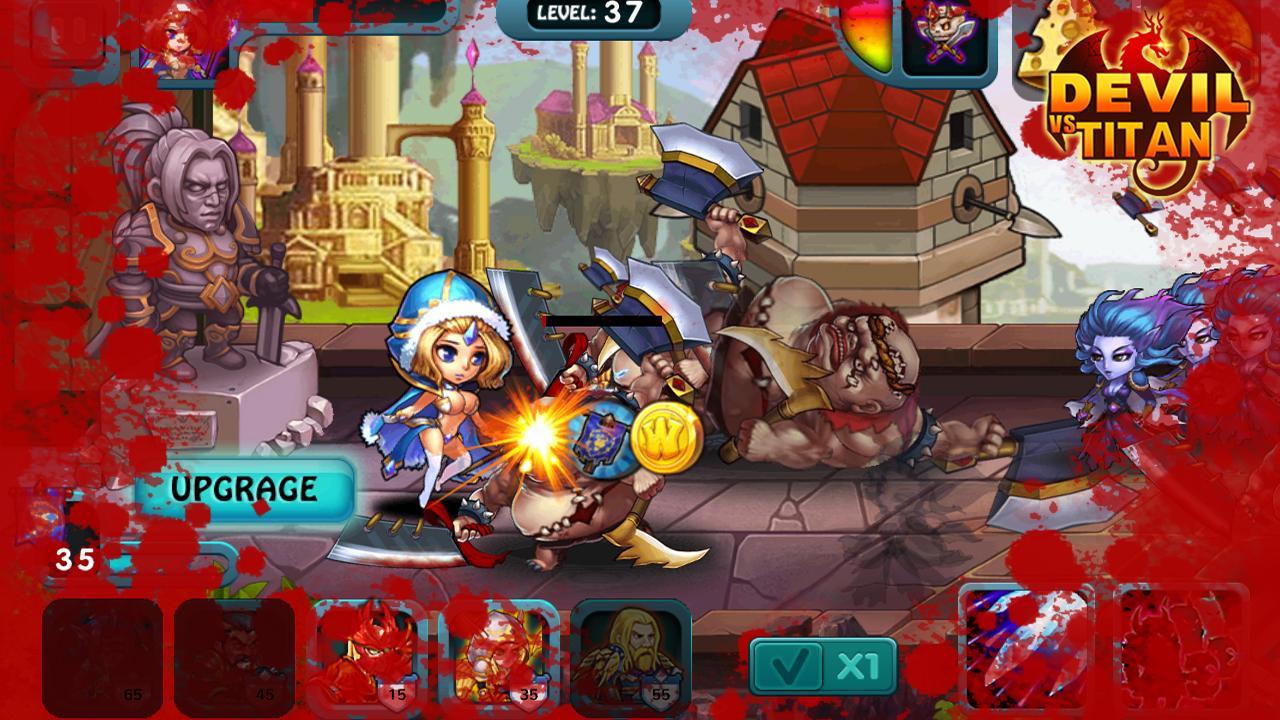Tap the Level 37 banner at top center
The width and height of the screenshot is (1280, 720).
602,14
